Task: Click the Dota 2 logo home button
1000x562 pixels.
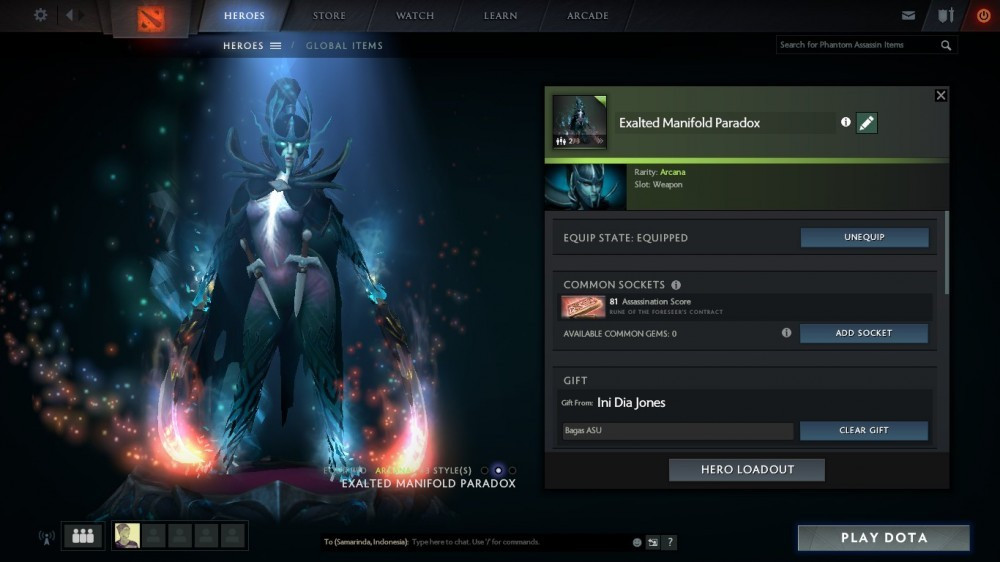Action: [x=151, y=18]
